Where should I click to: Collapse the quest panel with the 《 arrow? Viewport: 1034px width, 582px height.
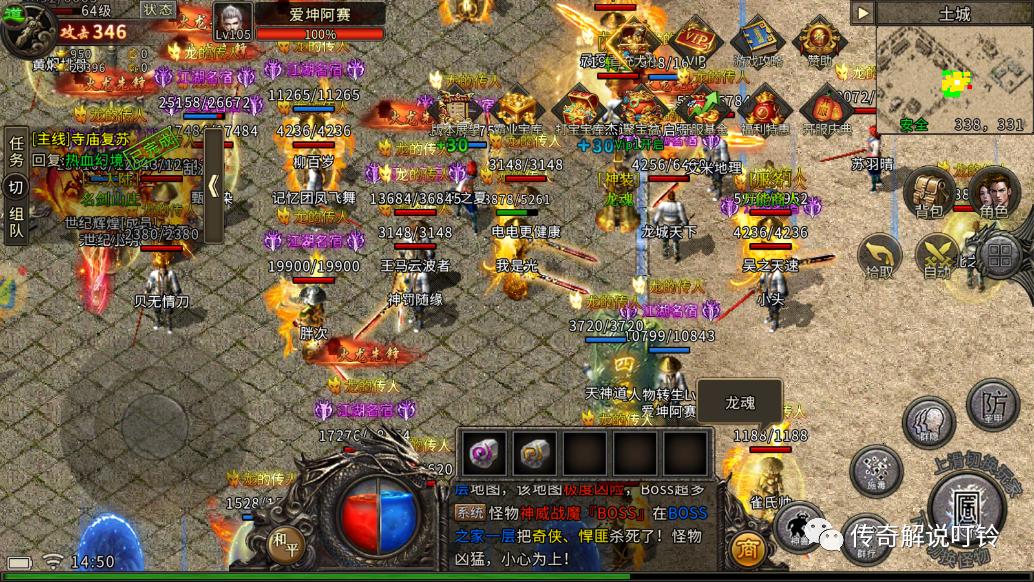pos(213,187)
